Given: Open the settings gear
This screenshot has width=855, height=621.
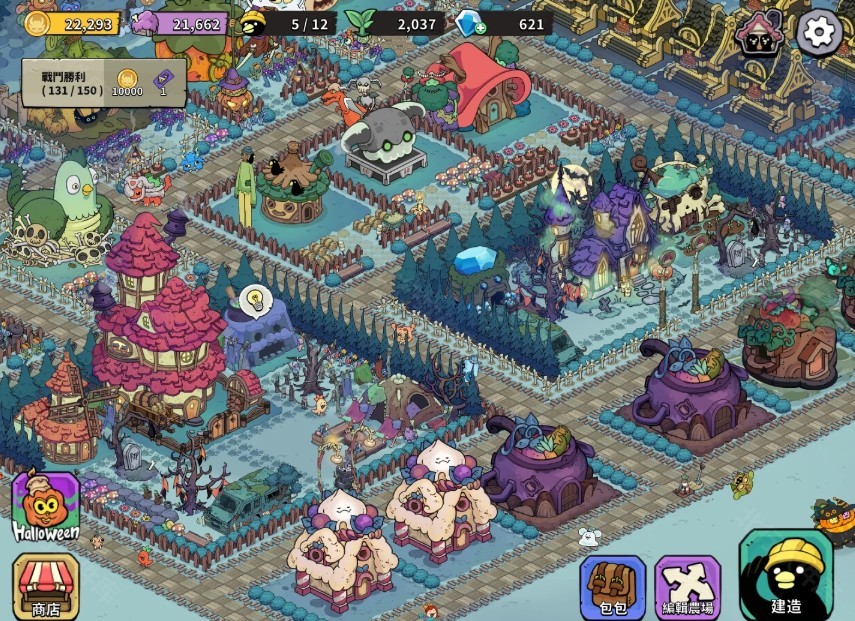Looking at the screenshot, I should pos(819,34).
